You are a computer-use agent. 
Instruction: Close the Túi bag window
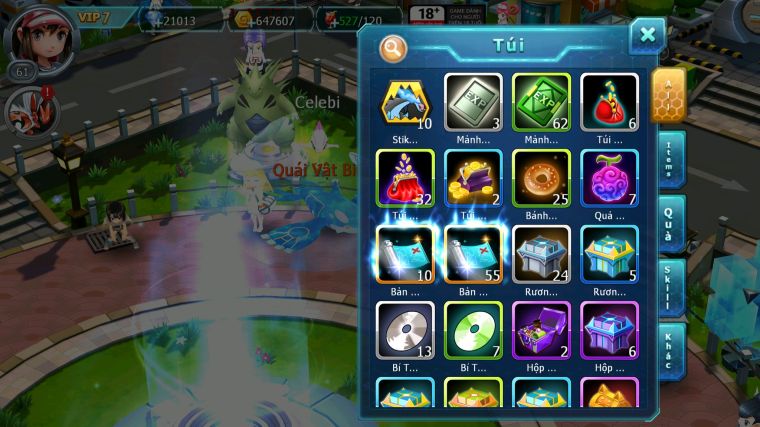[647, 36]
